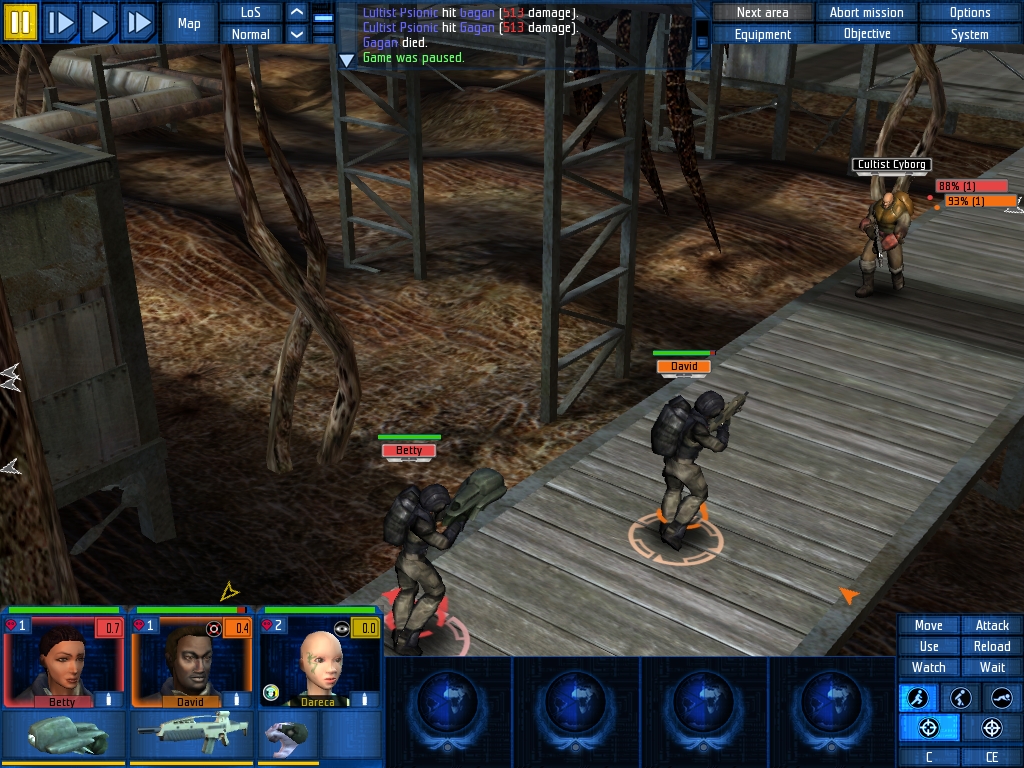Abort the current mission
The width and height of the screenshot is (1024, 768).
(x=866, y=12)
